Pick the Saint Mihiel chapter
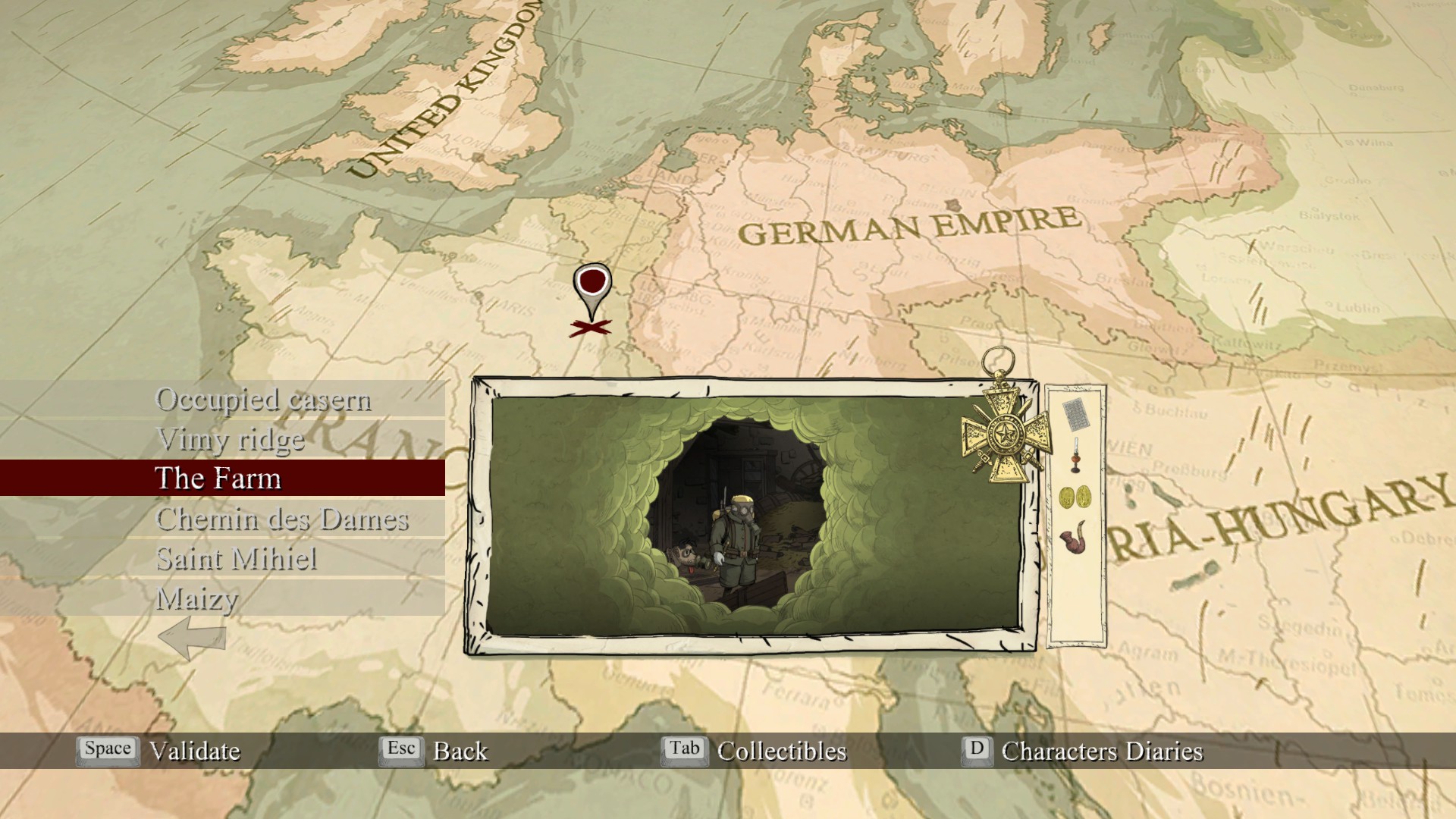 pos(237,560)
